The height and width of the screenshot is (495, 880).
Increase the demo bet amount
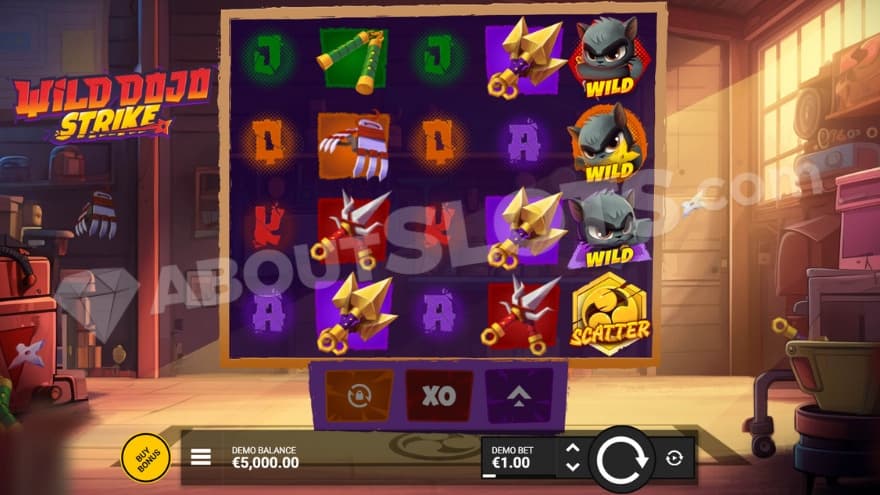coord(572,449)
